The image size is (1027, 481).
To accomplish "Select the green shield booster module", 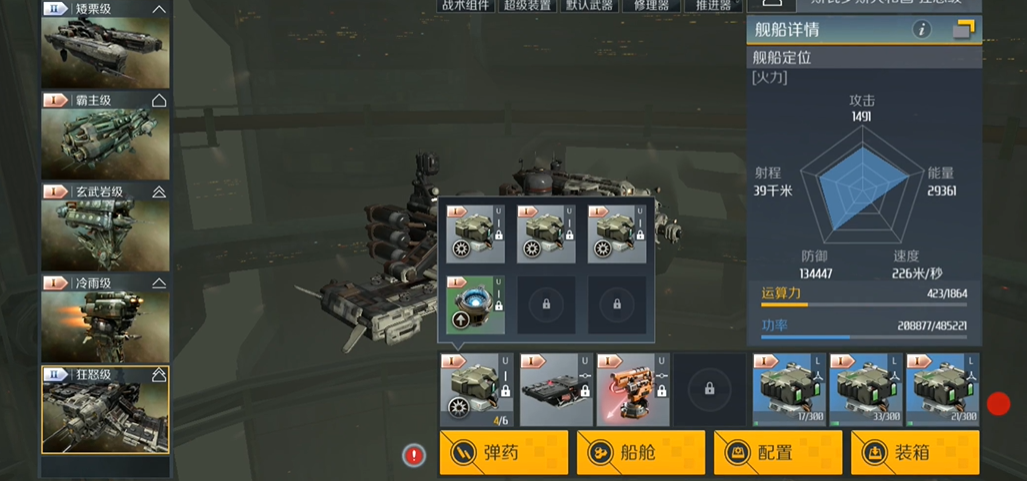I will (x=475, y=305).
